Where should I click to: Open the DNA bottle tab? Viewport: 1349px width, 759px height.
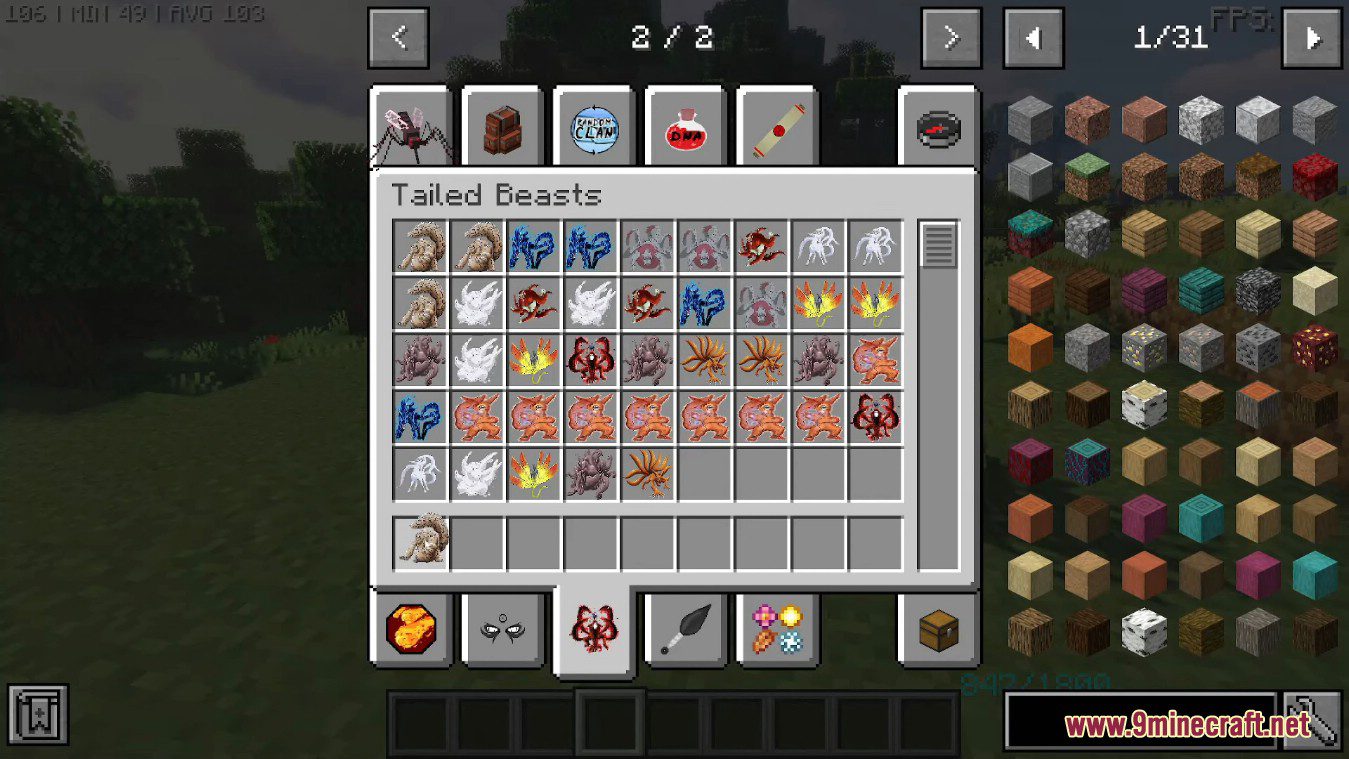[687, 127]
